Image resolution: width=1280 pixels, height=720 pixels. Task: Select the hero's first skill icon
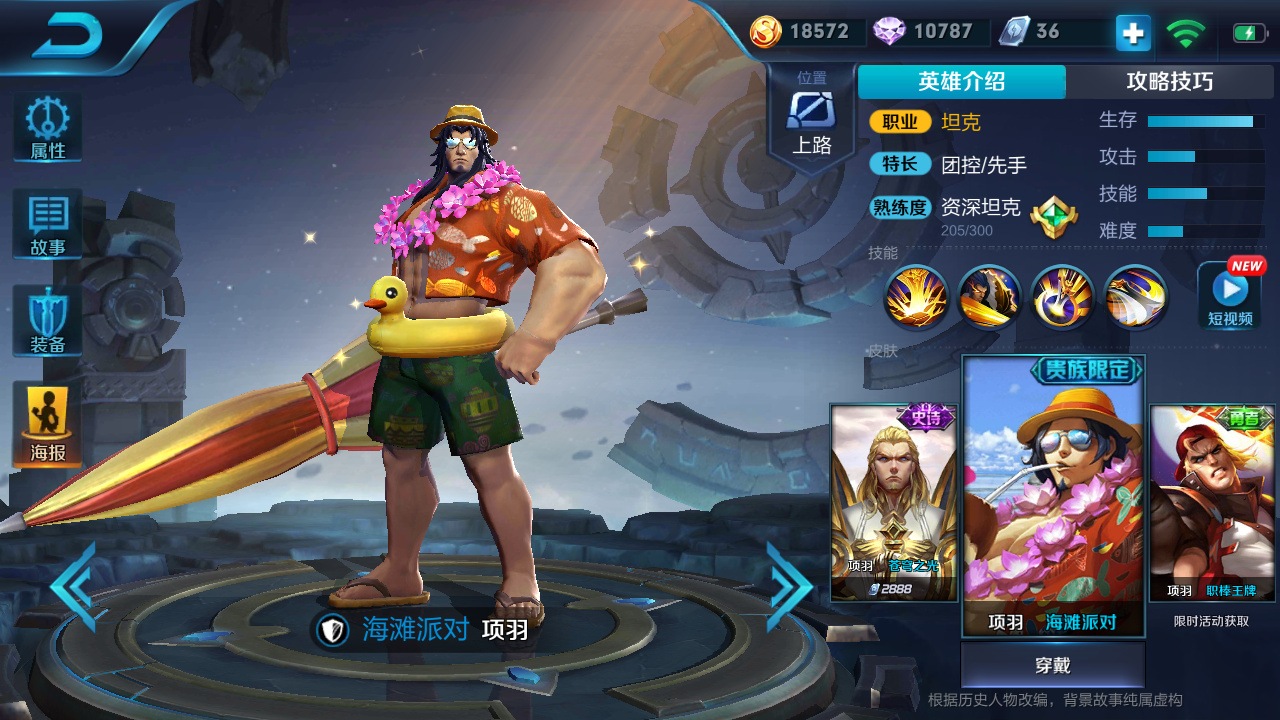[917, 297]
